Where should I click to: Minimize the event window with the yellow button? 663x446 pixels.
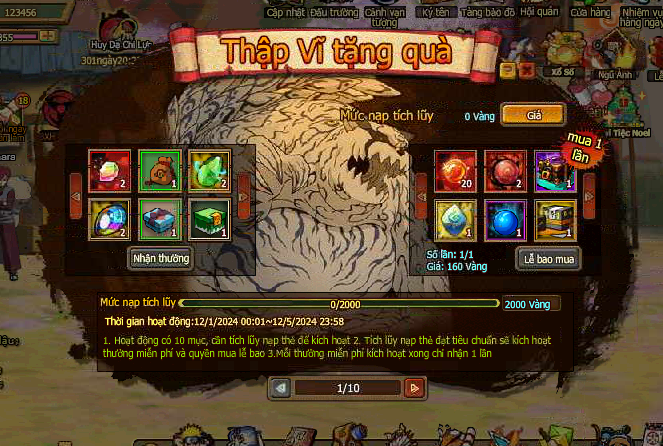507,69
